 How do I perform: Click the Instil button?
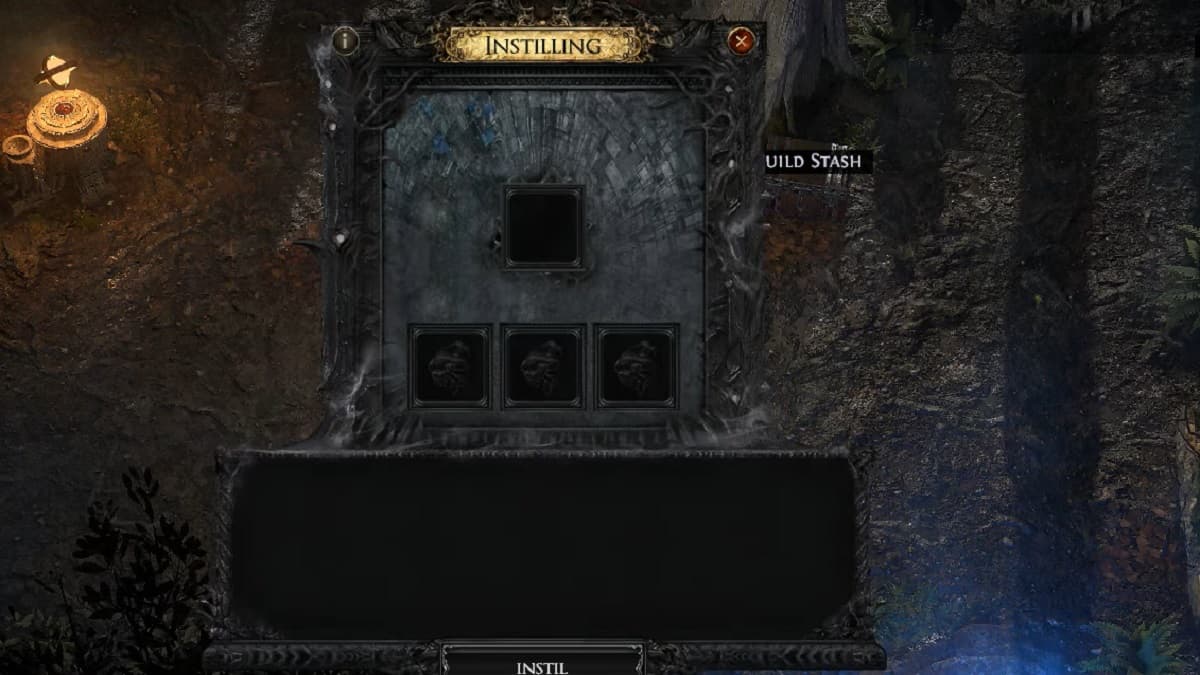pos(543,664)
